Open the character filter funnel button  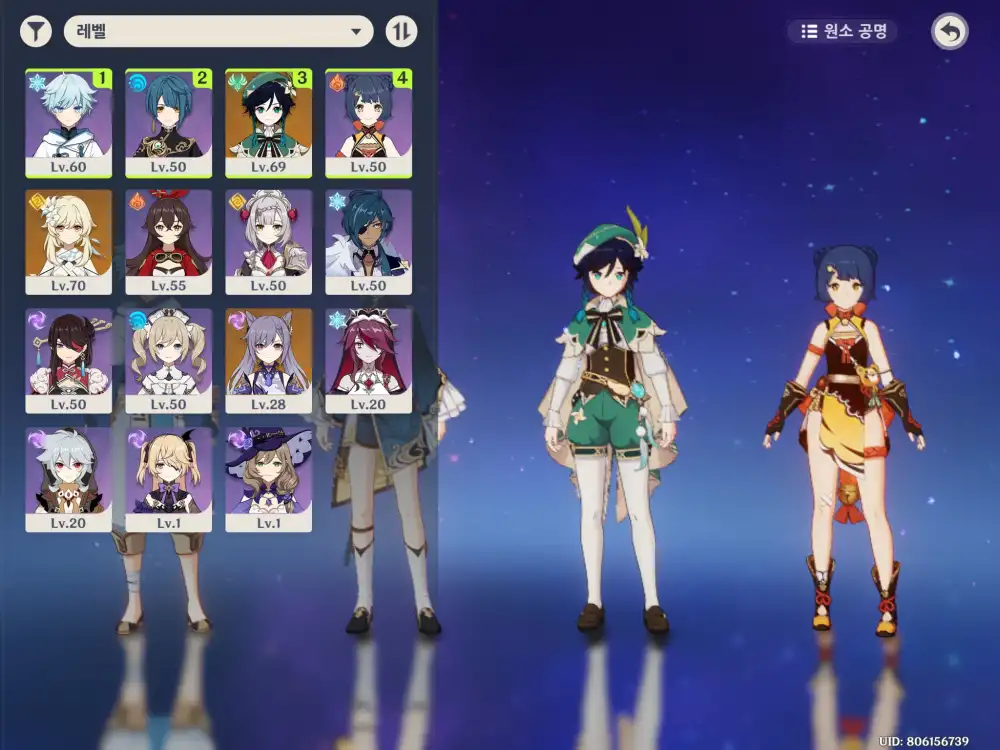click(x=36, y=32)
